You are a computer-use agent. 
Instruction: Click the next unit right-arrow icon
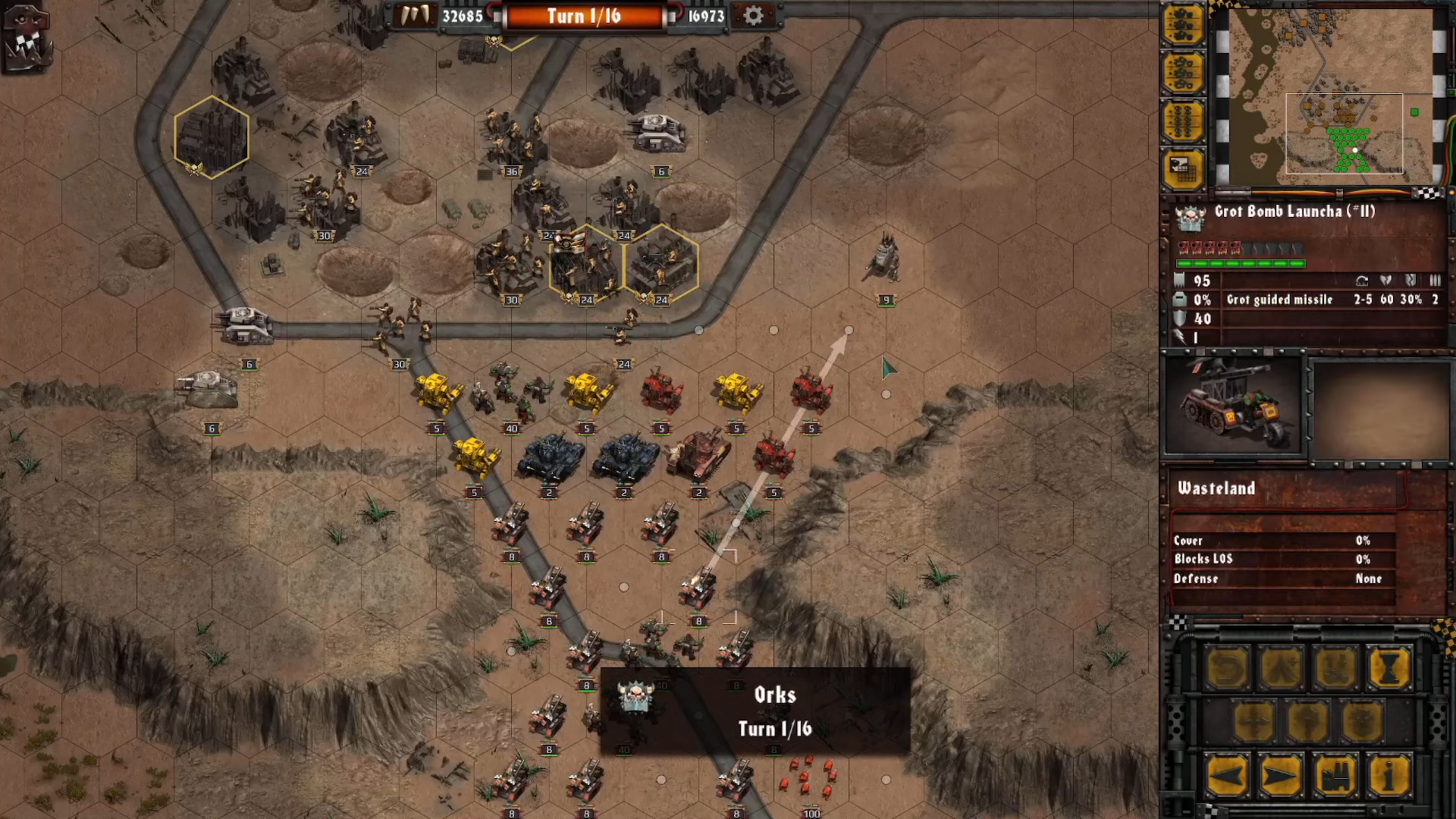tap(1280, 777)
